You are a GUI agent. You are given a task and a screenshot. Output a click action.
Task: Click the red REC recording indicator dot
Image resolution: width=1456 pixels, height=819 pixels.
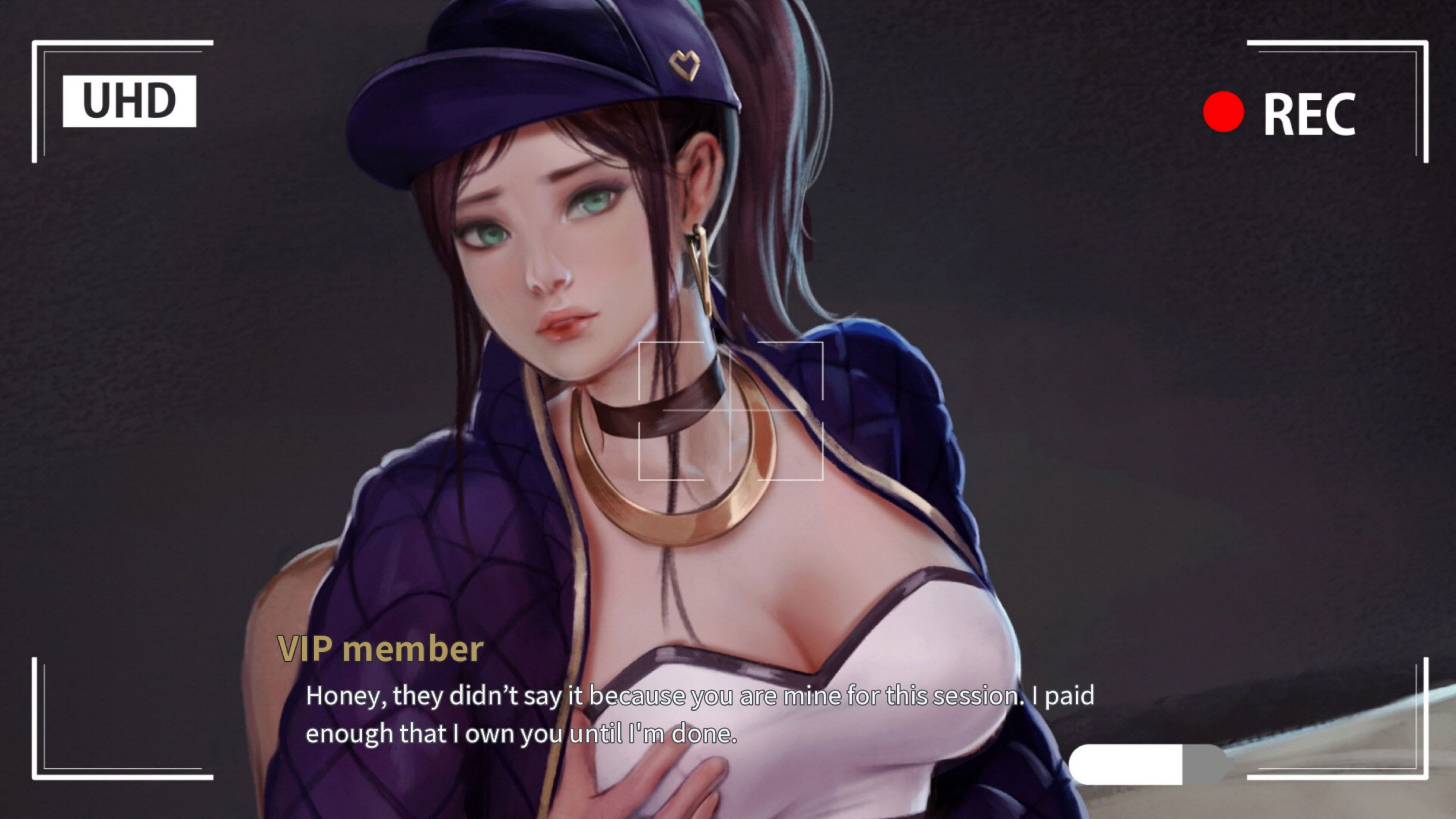pos(1225,113)
